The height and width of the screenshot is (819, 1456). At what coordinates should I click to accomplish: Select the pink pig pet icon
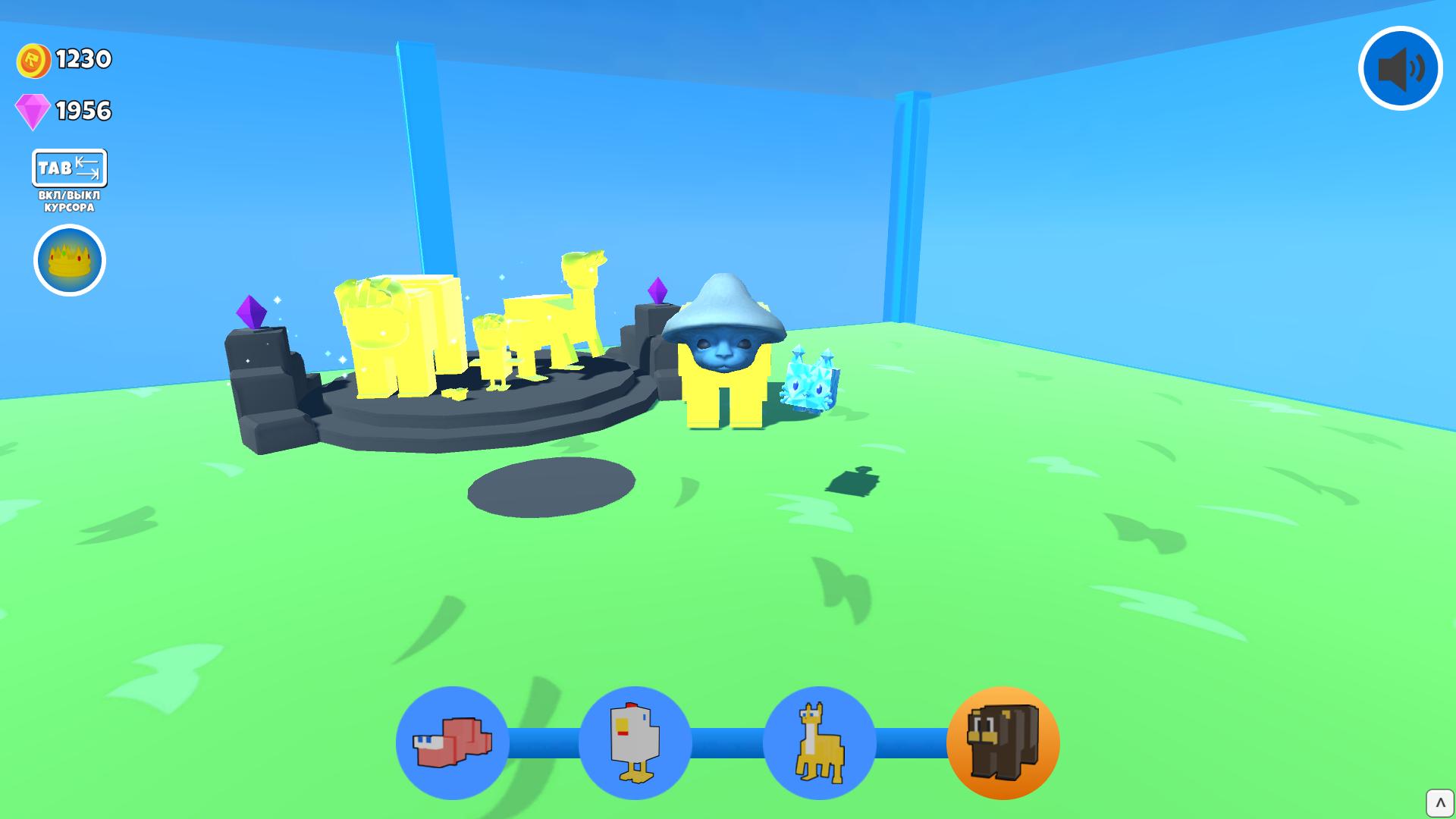pos(453,744)
